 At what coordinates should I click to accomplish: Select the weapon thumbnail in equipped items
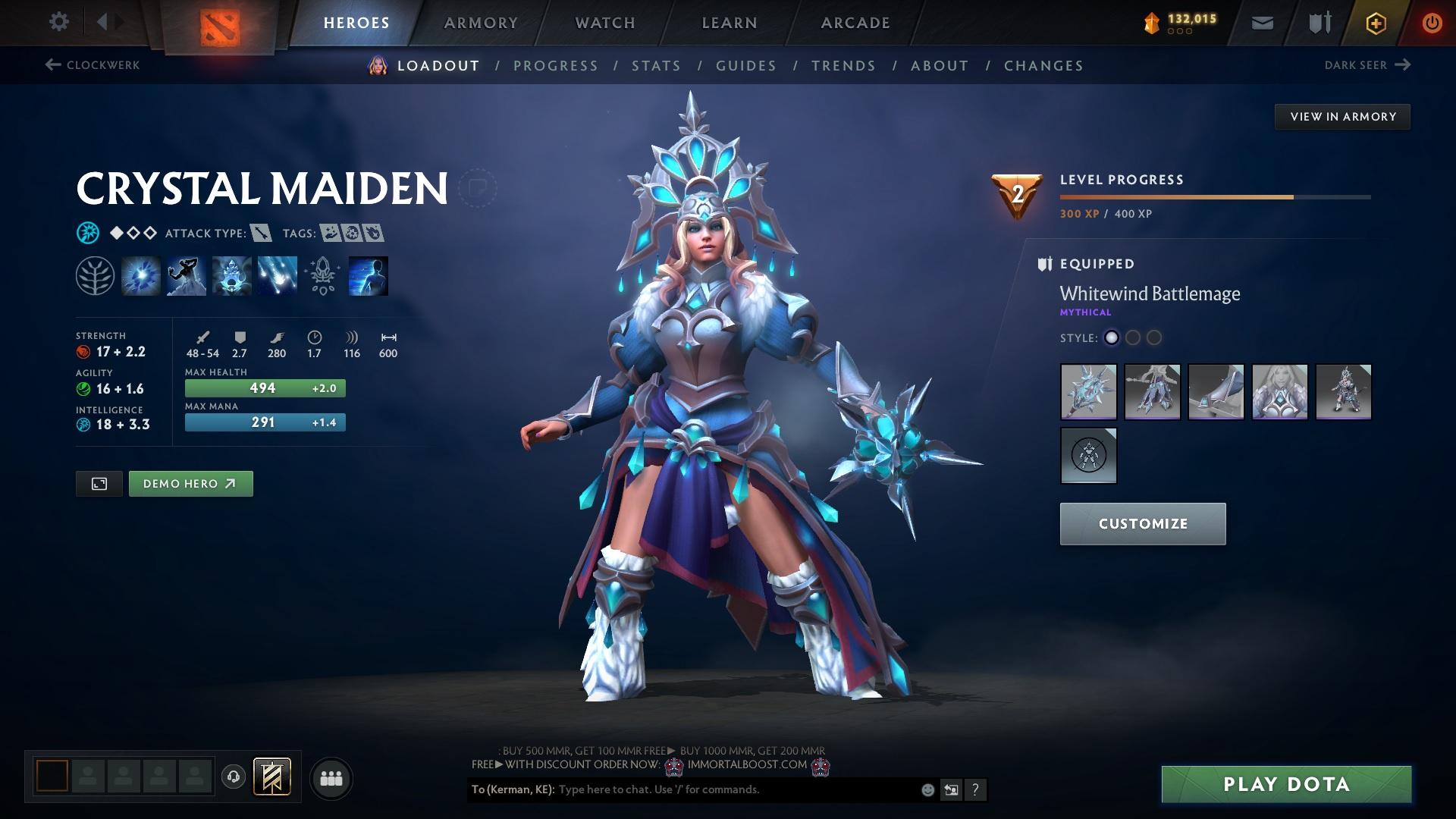tap(1088, 392)
